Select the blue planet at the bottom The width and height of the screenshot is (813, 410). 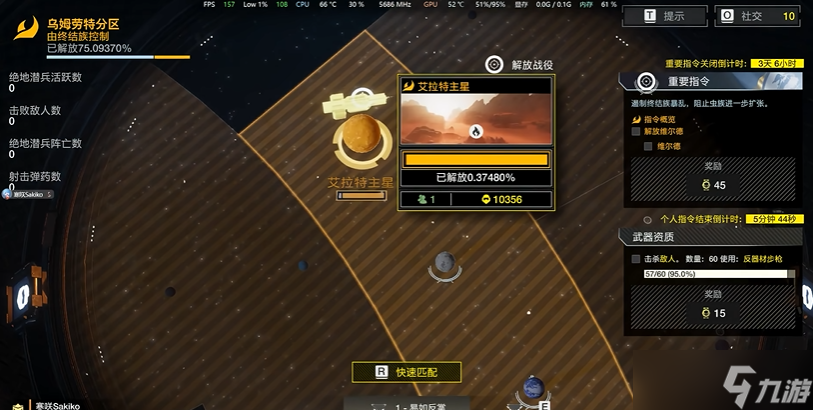(533, 388)
